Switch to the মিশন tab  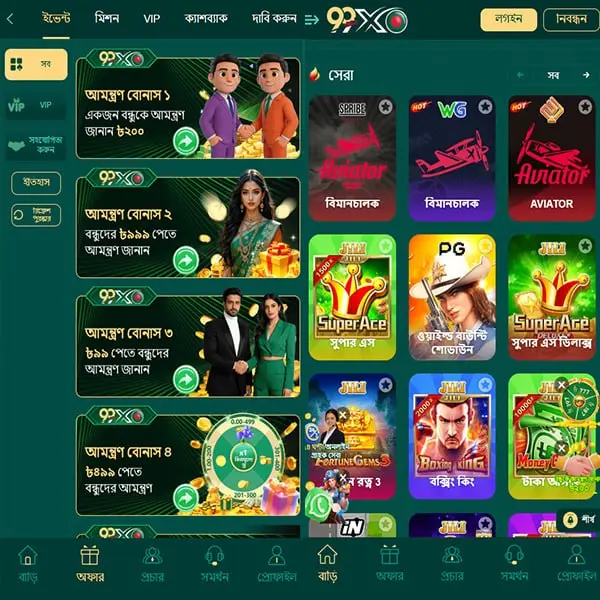(107, 19)
